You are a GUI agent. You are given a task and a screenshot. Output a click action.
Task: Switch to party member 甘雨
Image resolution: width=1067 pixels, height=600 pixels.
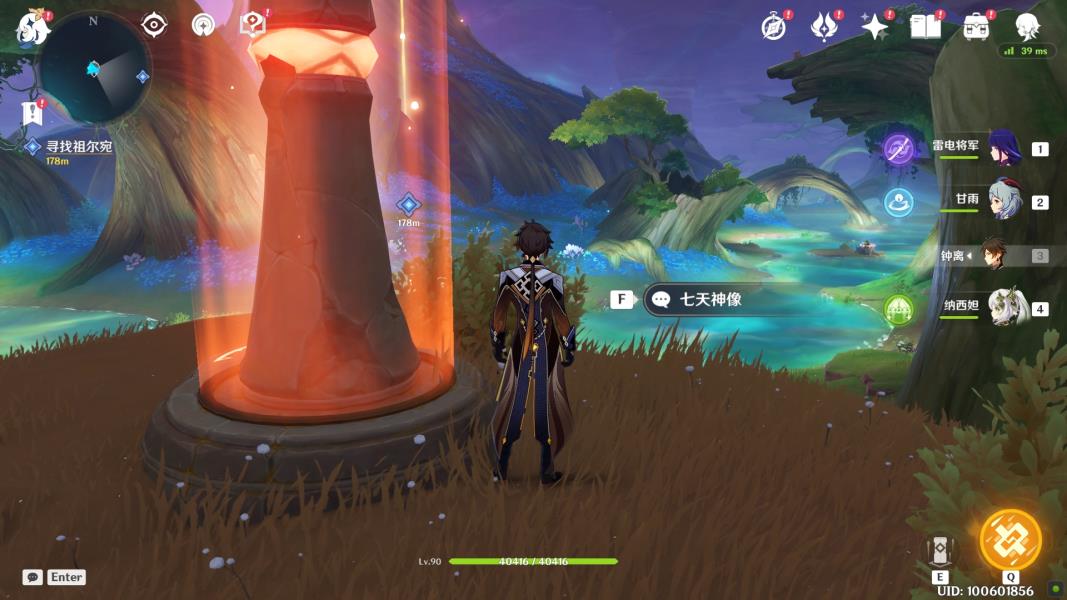[1004, 201]
